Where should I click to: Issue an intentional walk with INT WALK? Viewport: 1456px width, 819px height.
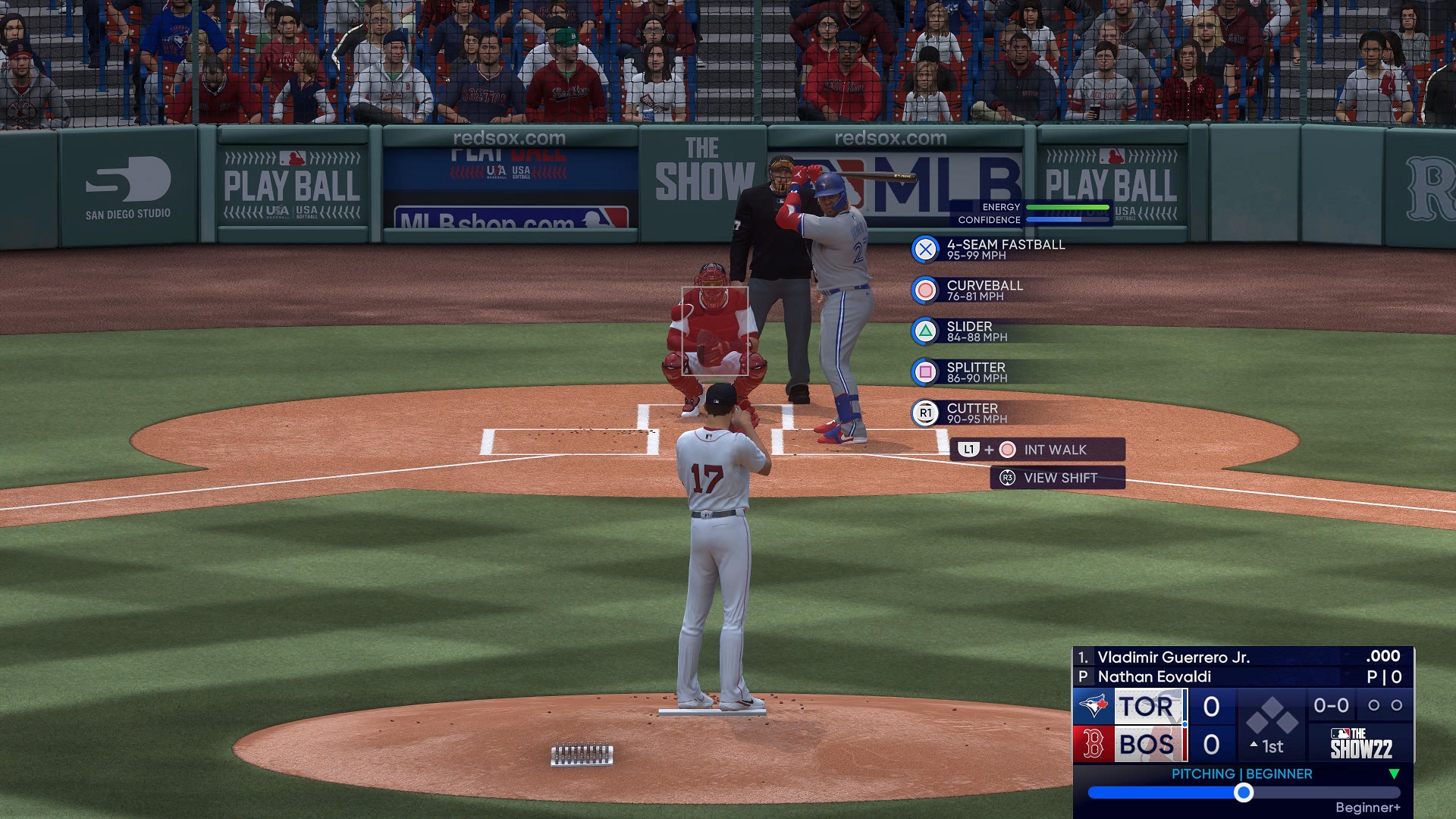(x=1037, y=450)
